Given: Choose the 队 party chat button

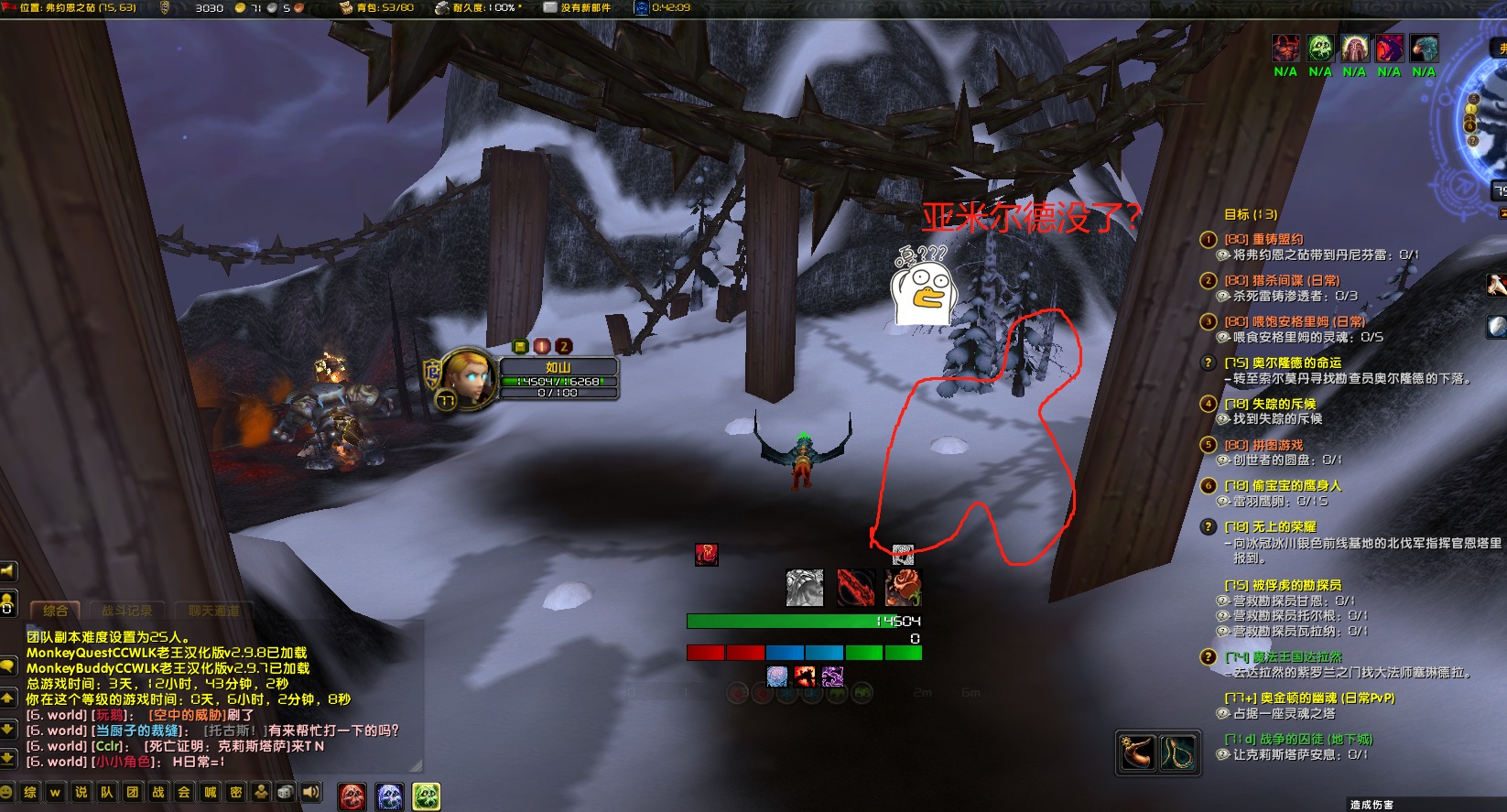Looking at the screenshot, I should click(107, 793).
